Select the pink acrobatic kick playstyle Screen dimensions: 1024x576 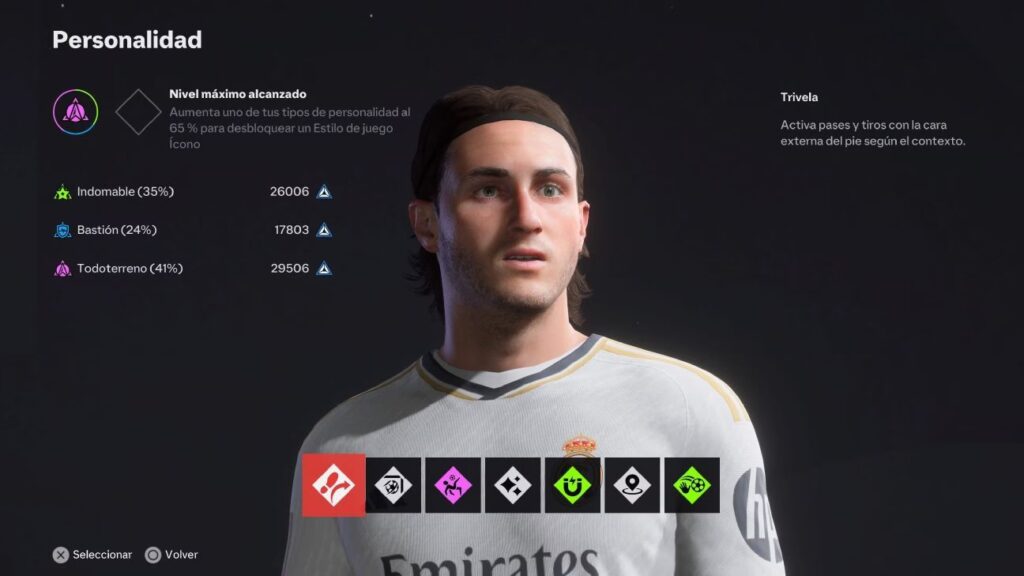tap(453, 486)
